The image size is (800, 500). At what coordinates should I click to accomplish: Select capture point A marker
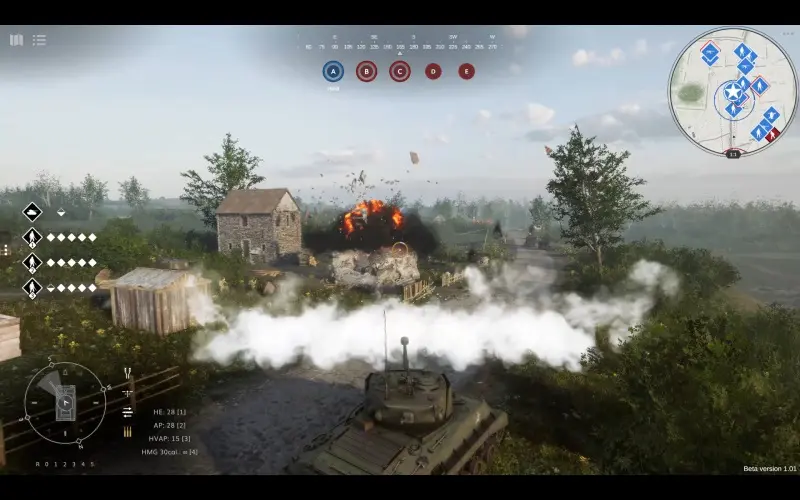pyautogui.click(x=333, y=71)
